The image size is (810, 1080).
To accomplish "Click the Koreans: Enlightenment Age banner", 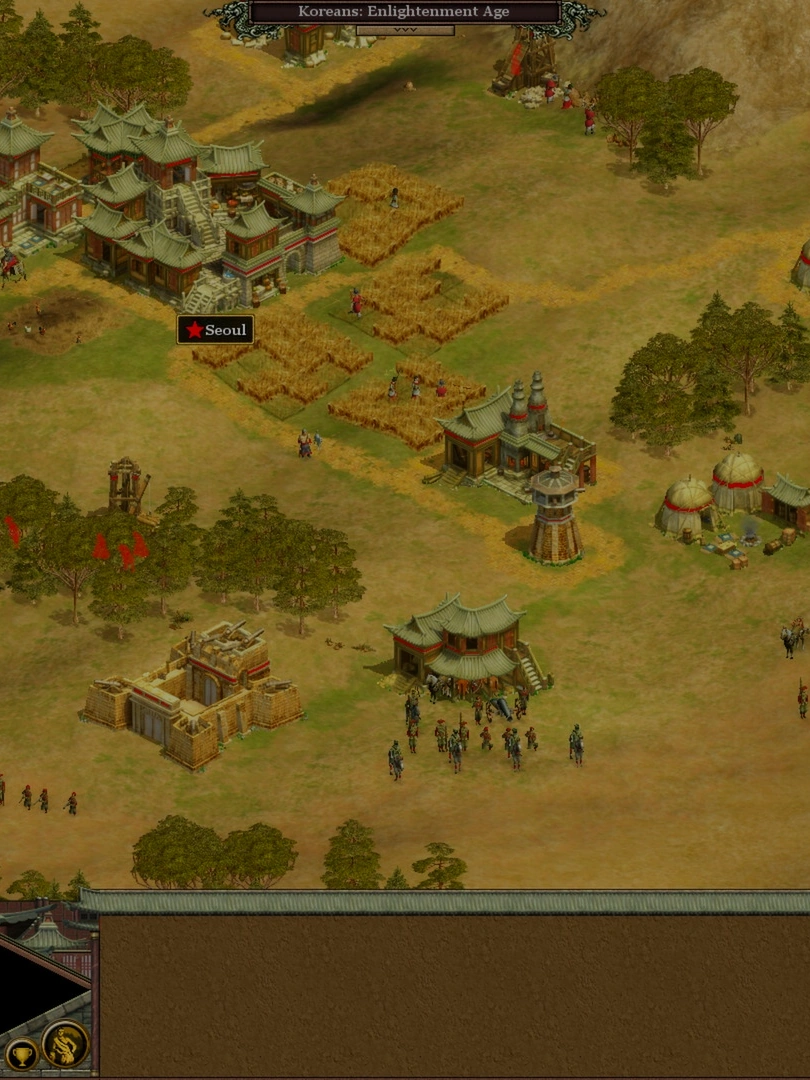I will click(404, 12).
